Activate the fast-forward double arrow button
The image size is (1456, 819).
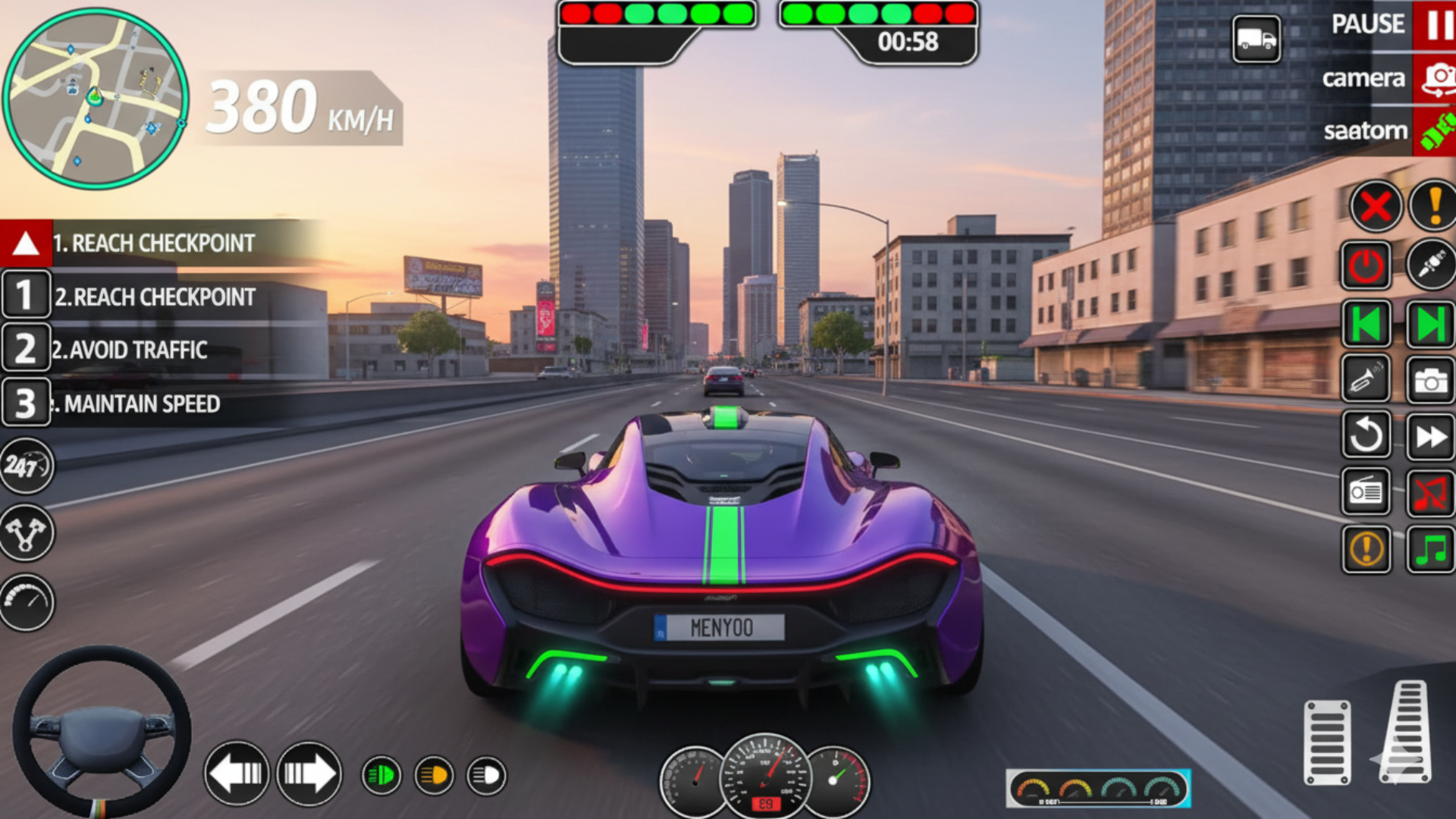pyautogui.click(x=1430, y=437)
